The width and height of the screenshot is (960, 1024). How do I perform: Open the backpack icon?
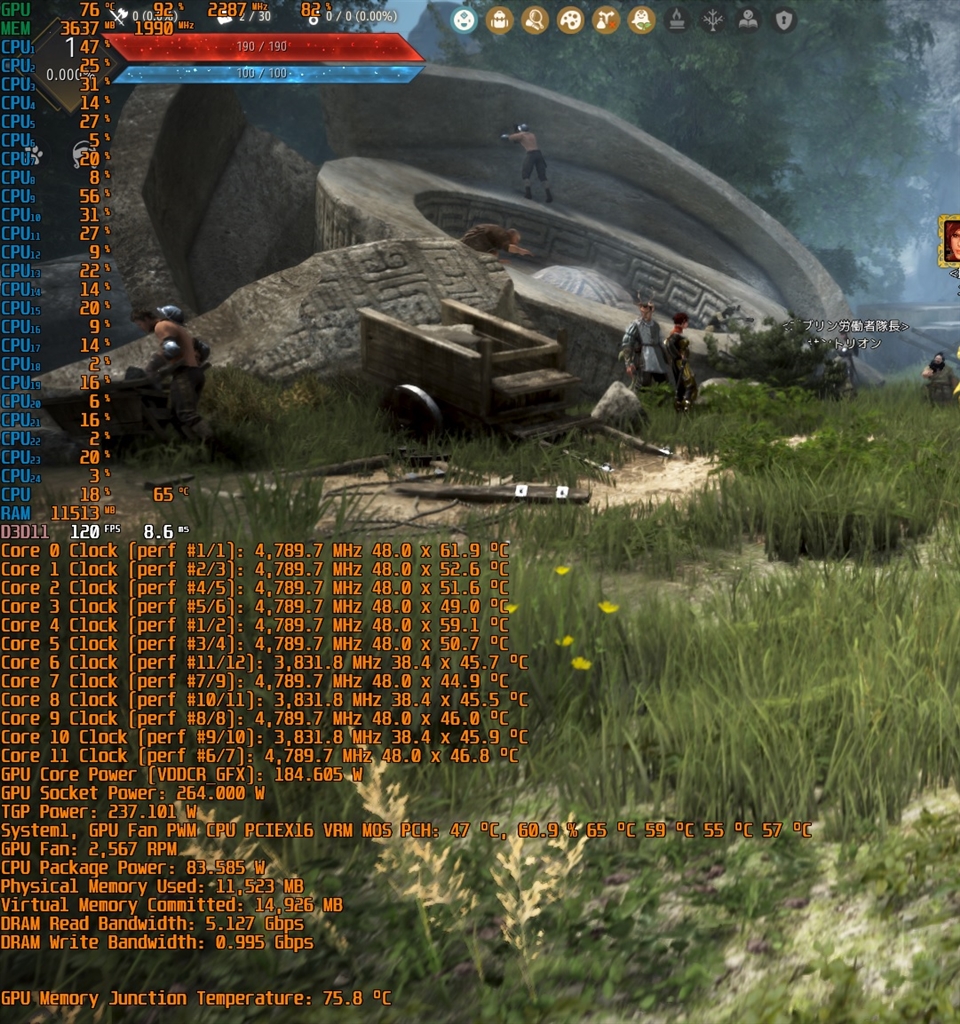pyautogui.click(x=499, y=20)
